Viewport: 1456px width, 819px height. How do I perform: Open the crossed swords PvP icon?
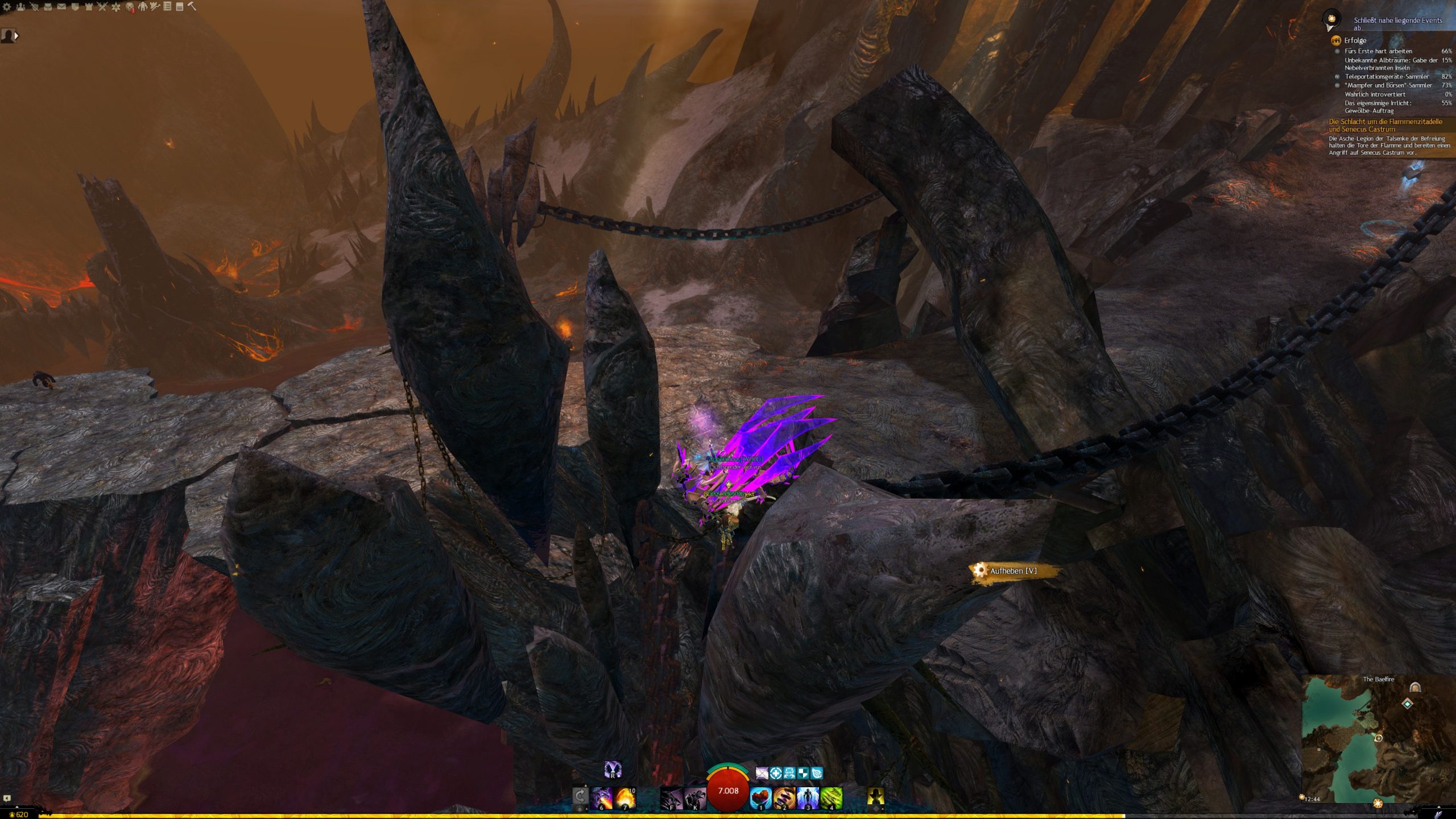[102, 7]
